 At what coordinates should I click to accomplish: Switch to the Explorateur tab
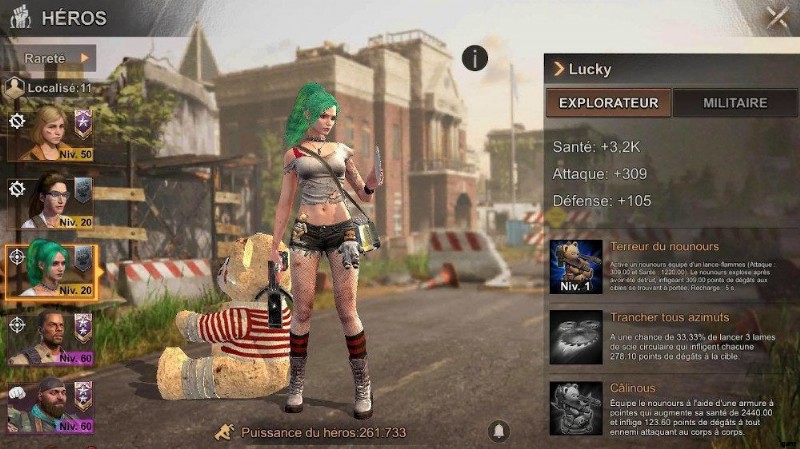point(608,103)
